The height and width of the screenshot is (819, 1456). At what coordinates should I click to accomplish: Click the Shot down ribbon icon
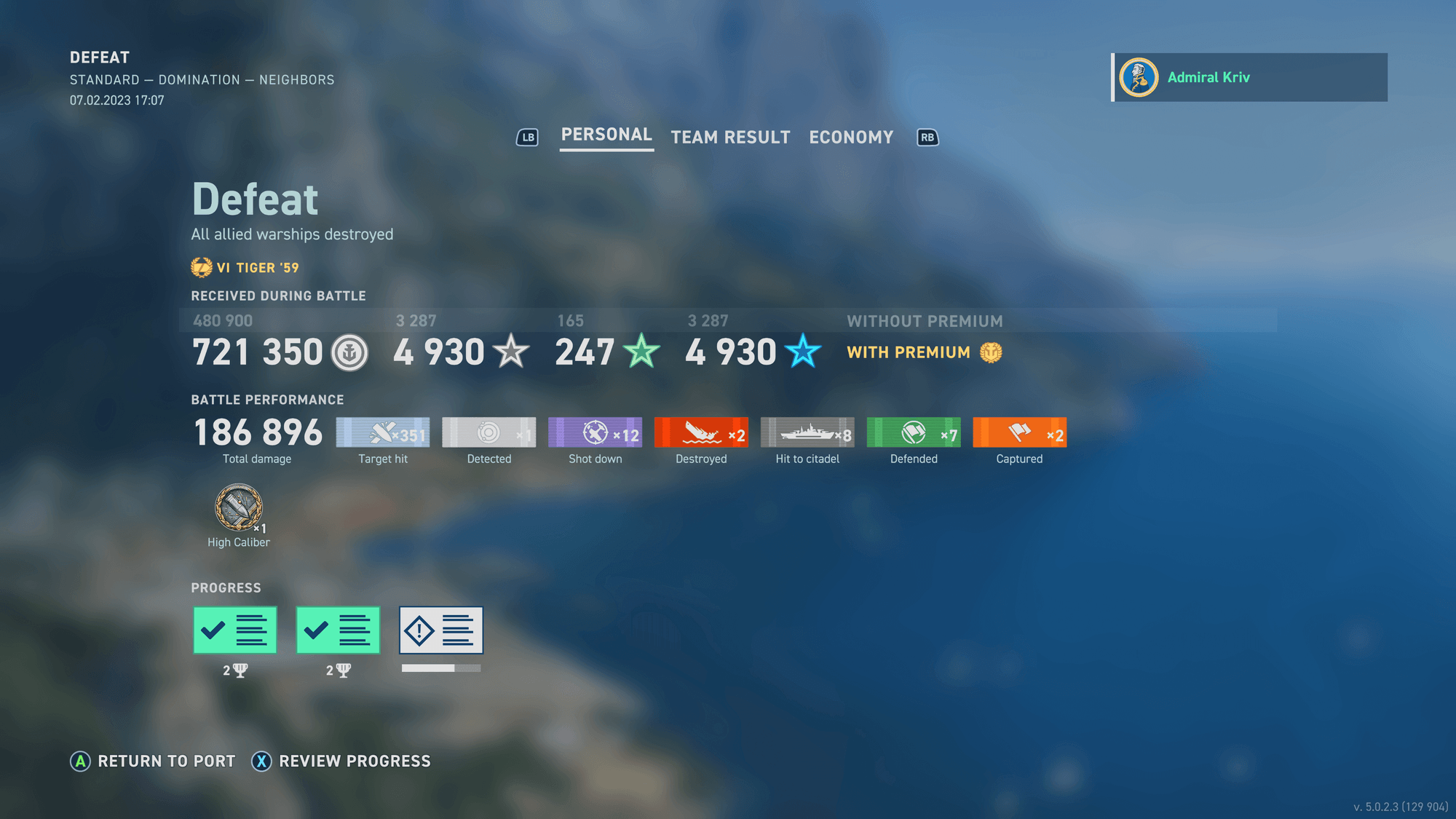coord(595,432)
